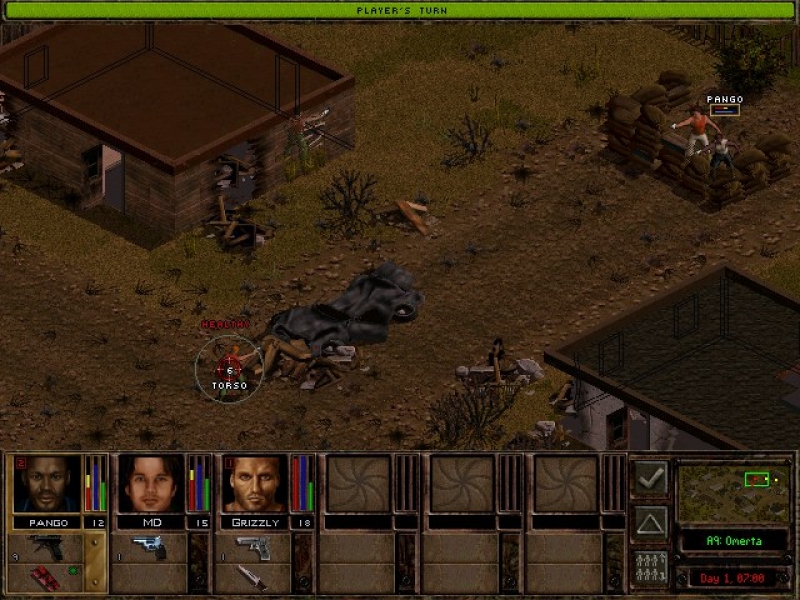The image size is (800, 600).
Task: End turn with the checkmark button
Action: 651,479
